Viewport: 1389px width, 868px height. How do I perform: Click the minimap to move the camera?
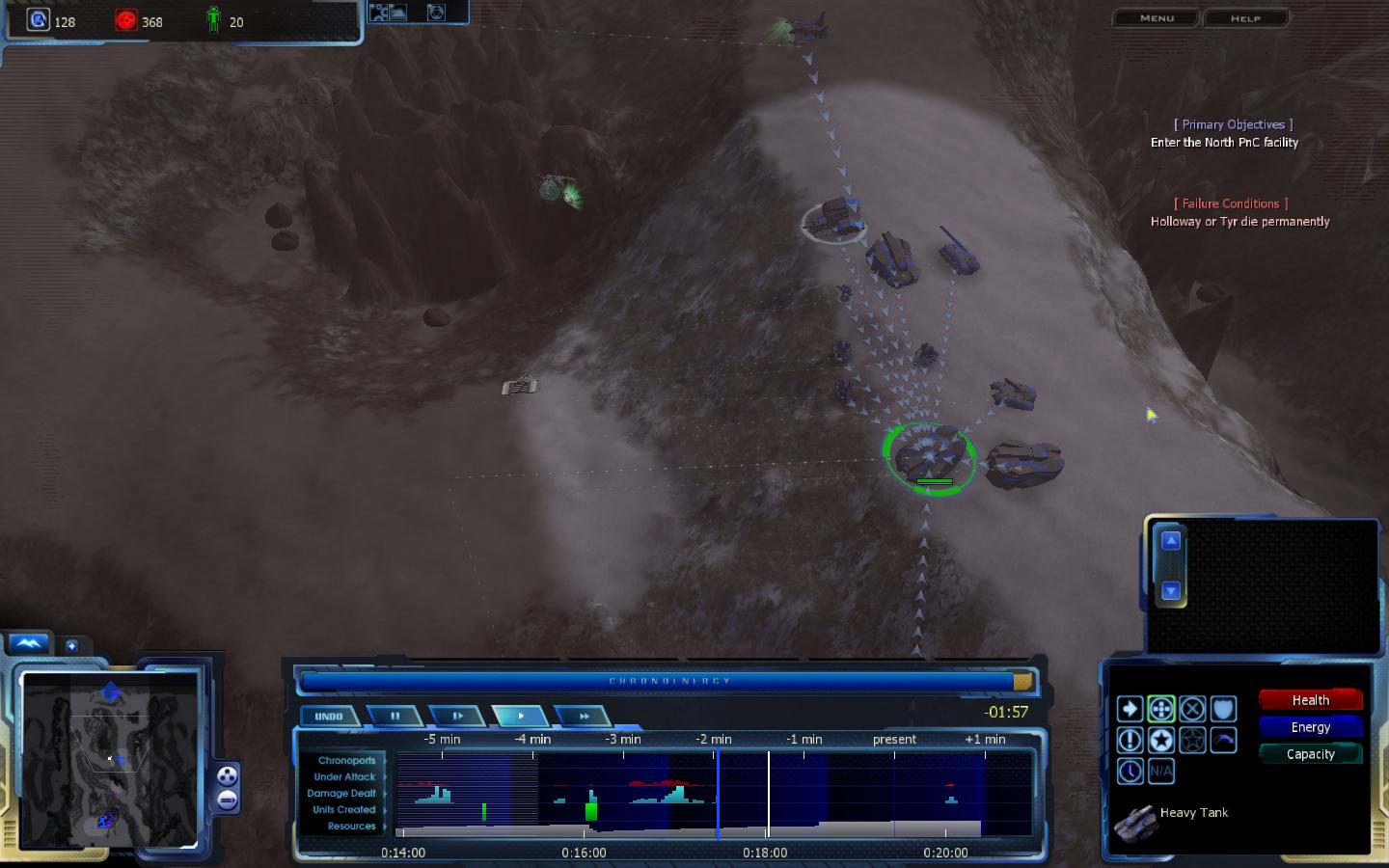(109, 760)
